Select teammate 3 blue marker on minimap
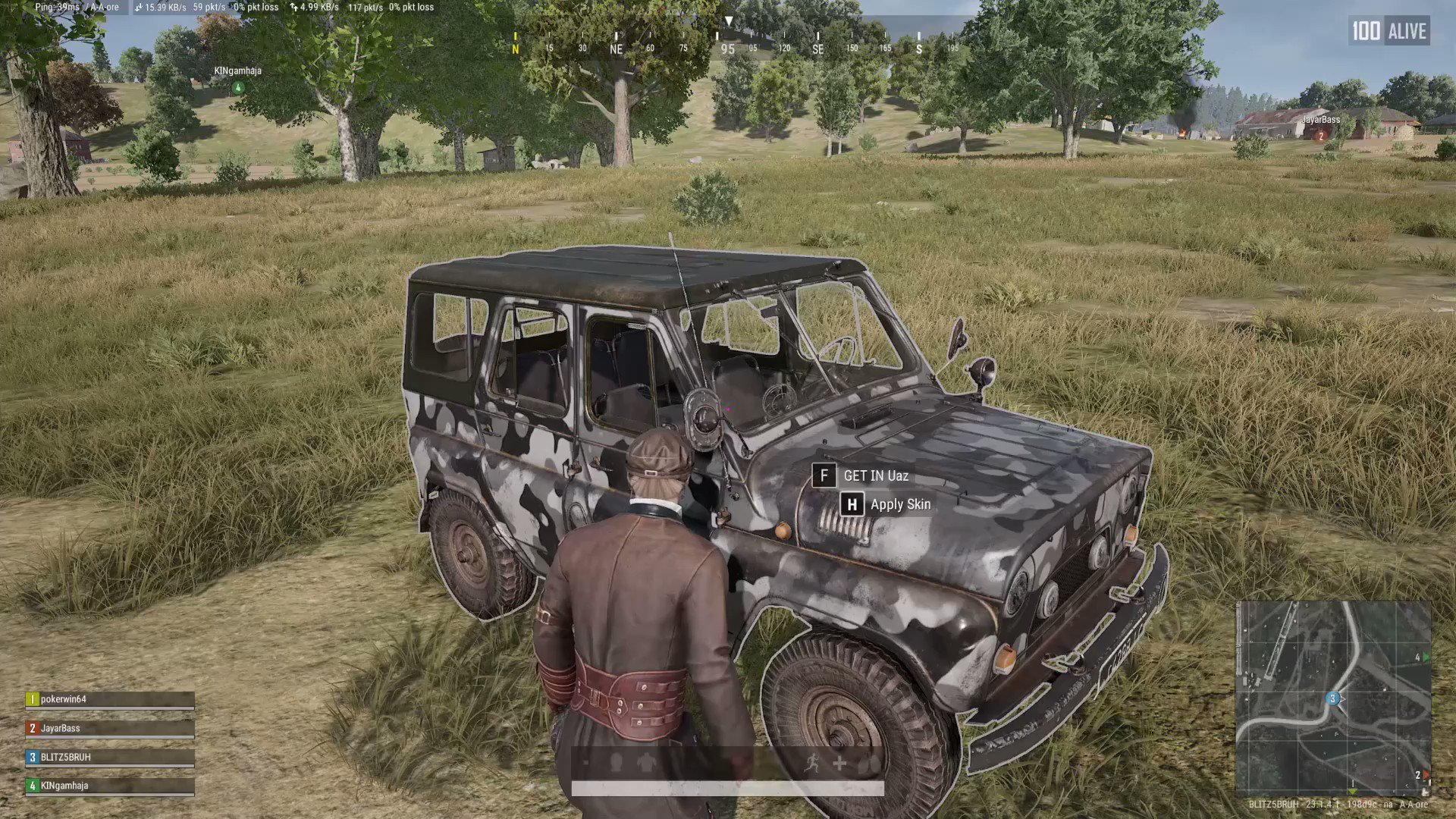The height and width of the screenshot is (819, 1456). (1333, 698)
